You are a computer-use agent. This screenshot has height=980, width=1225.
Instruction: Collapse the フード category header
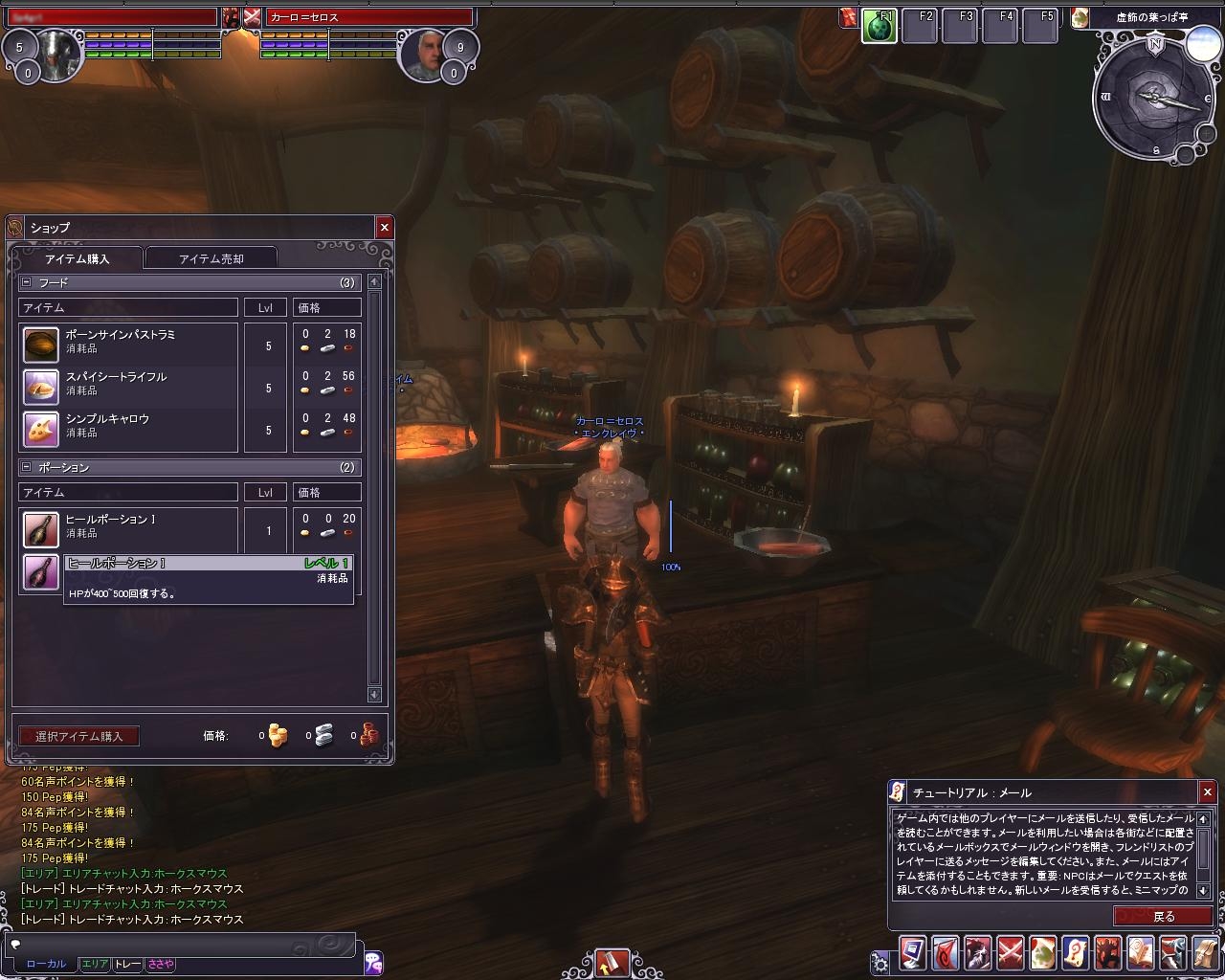point(26,282)
